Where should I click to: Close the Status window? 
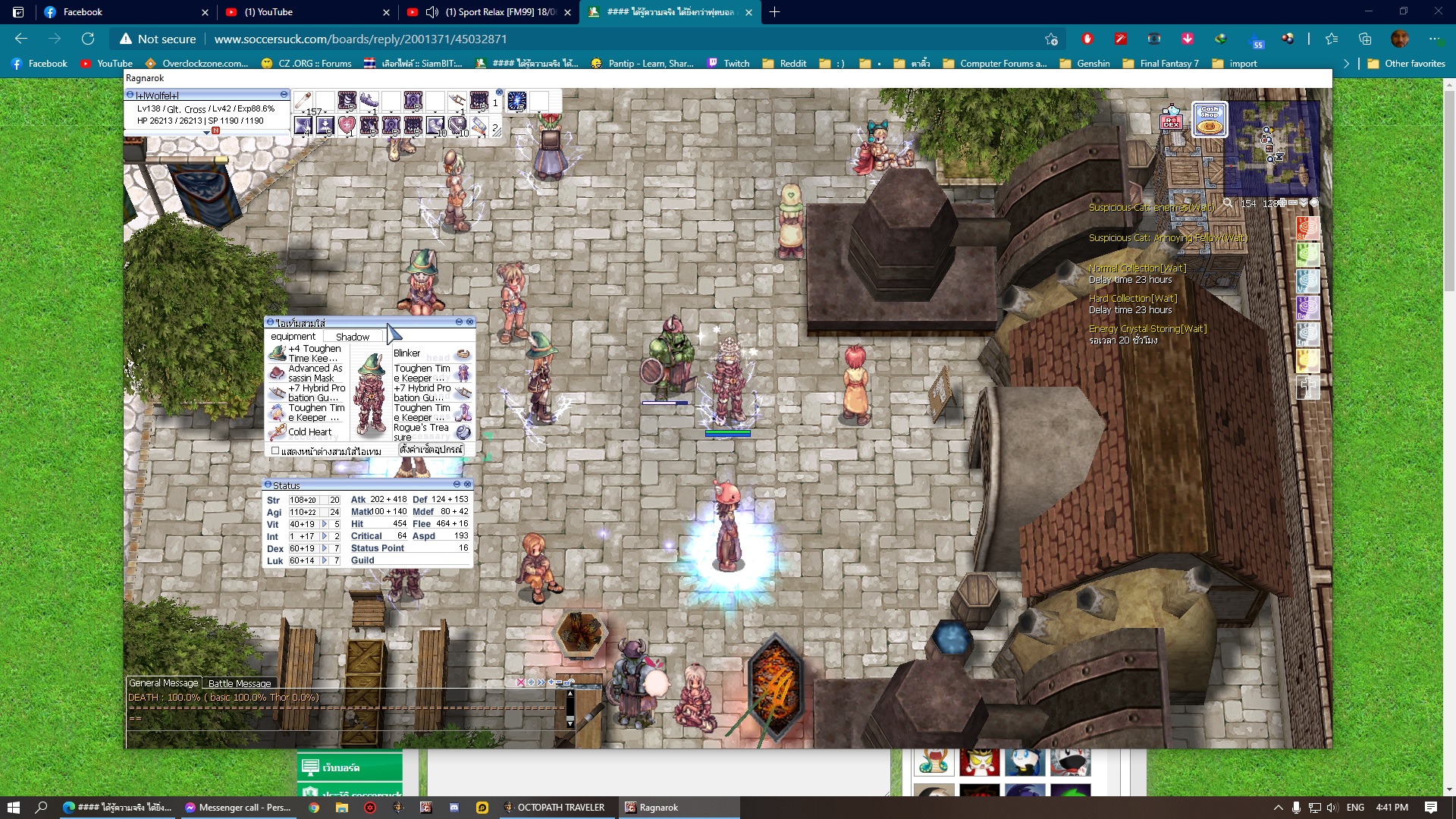pyautogui.click(x=468, y=484)
